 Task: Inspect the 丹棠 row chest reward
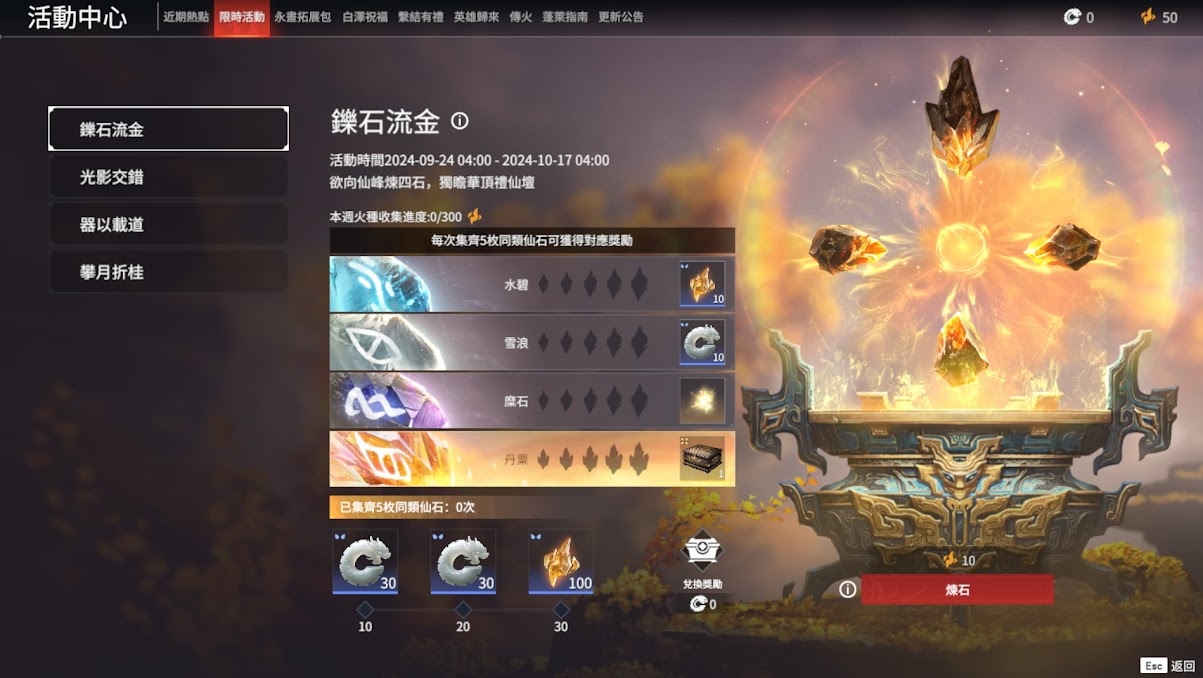click(x=702, y=458)
